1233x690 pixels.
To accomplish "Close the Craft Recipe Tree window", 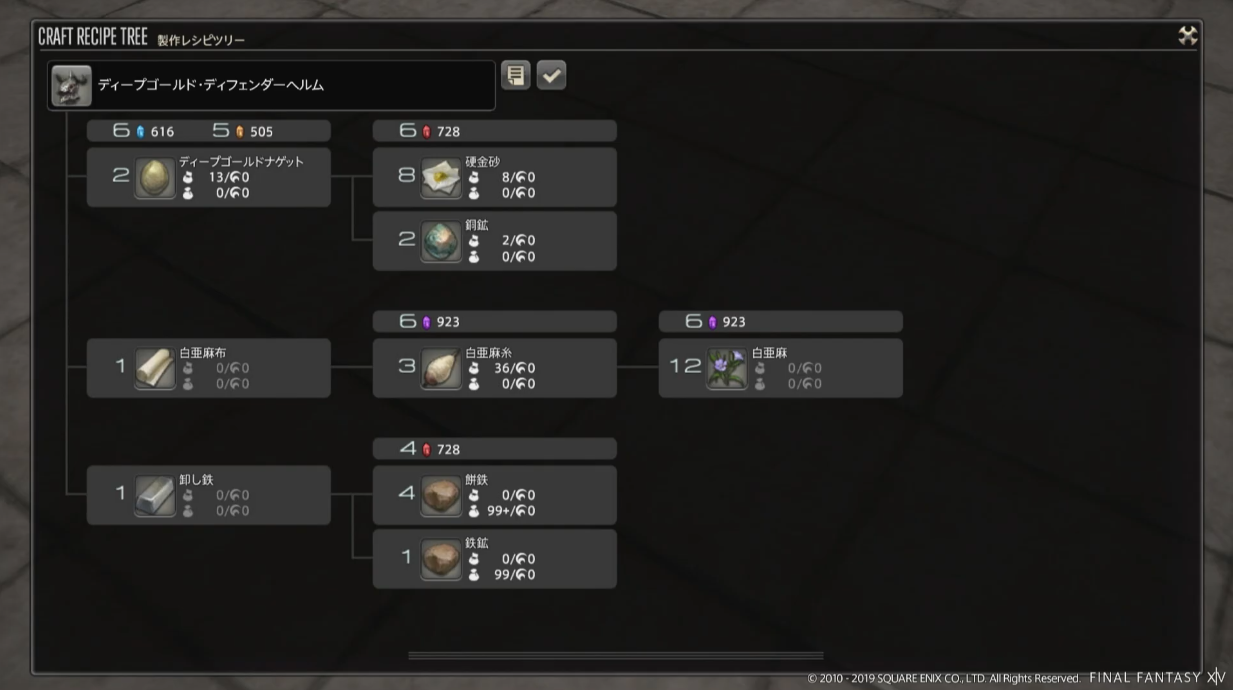I will coord(1187,36).
